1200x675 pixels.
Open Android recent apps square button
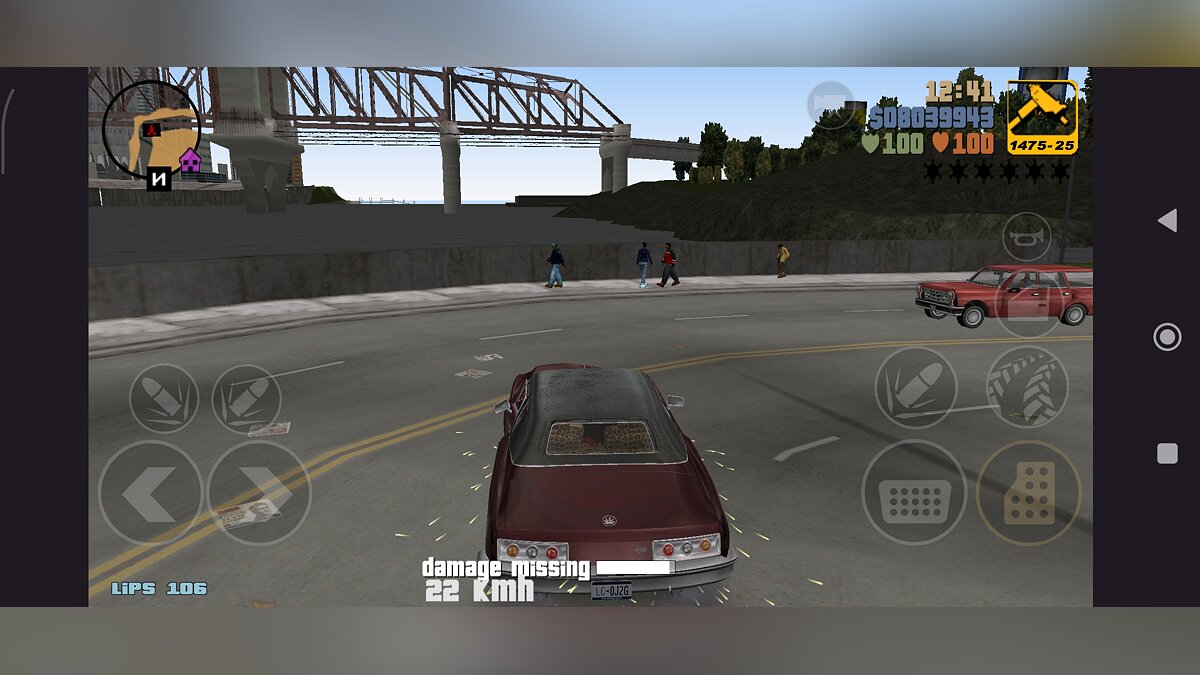tap(1167, 454)
